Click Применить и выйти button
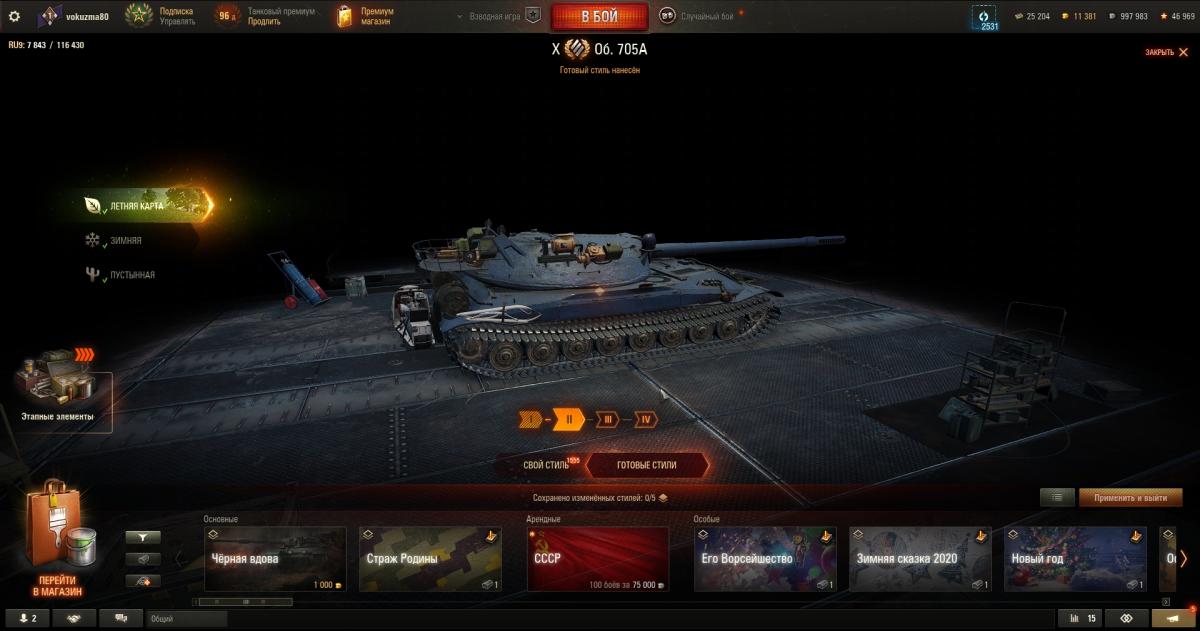This screenshot has width=1200, height=631. coord(1130,497)
